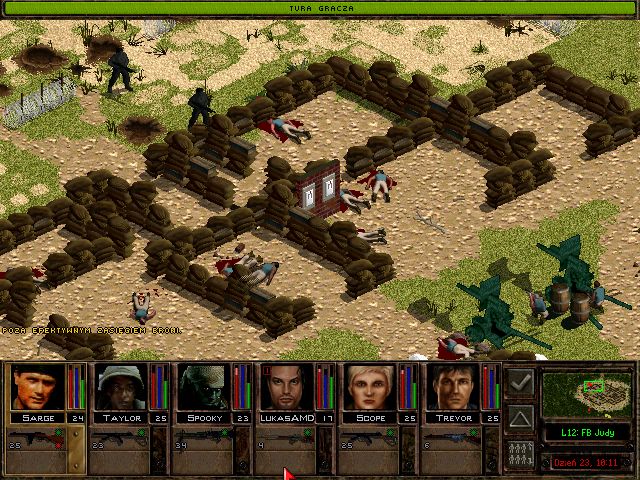End turn with the checkmark button
Viewport: 640px width, 480px height.
520,382
